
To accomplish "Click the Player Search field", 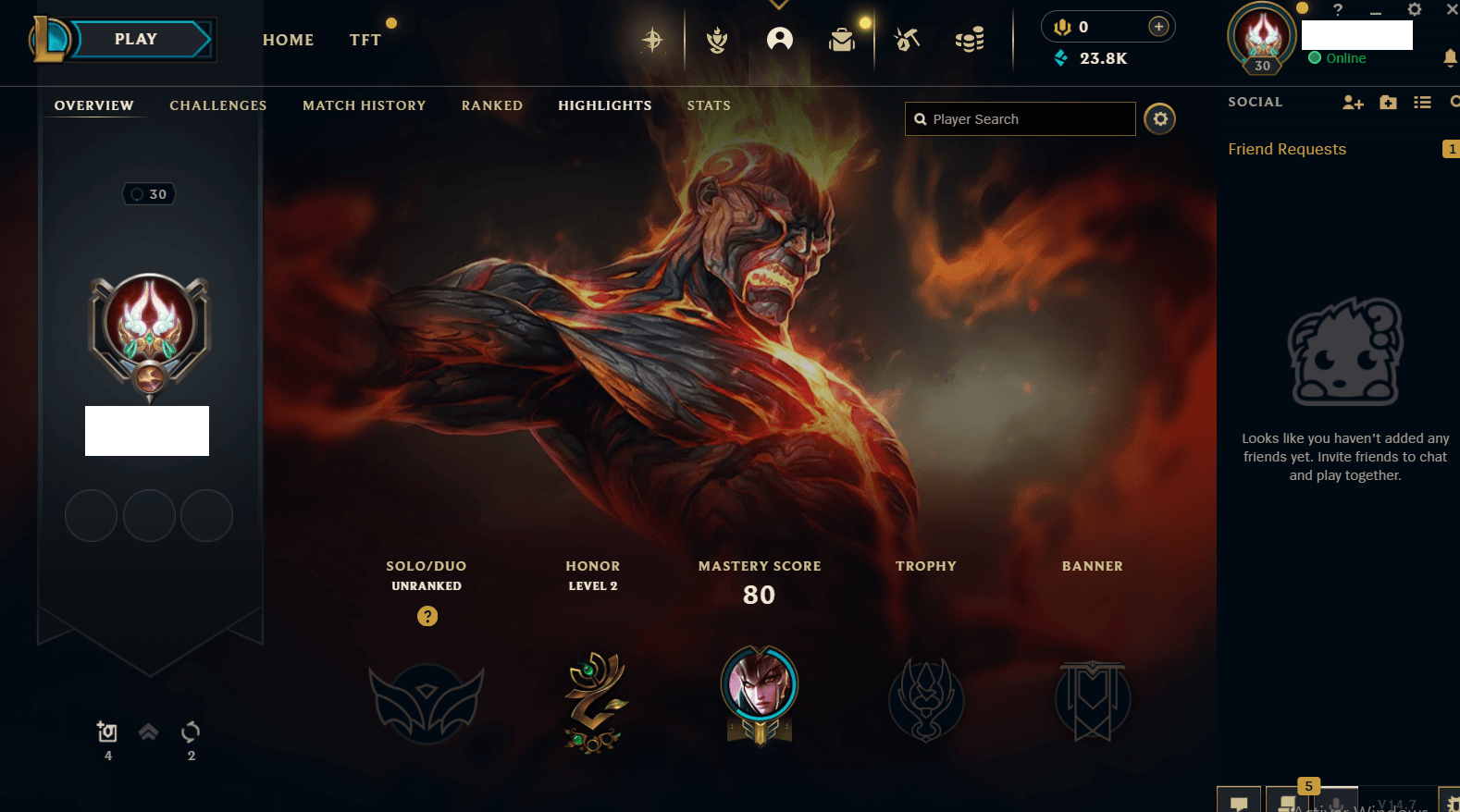I will (1027, 119).
